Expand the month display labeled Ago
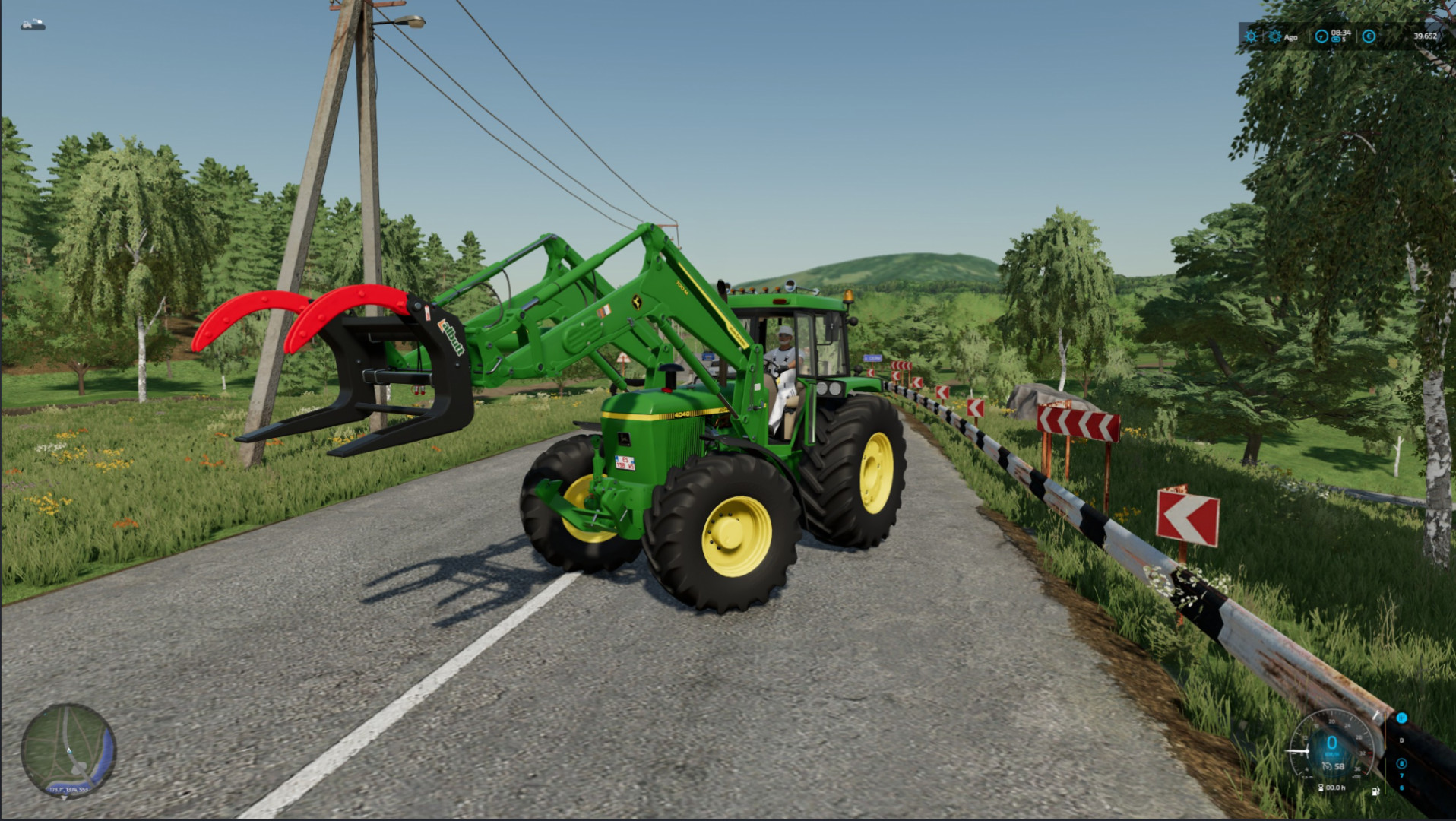Viewport: 1456px width, 821px height. click(x=1290, y=37)
